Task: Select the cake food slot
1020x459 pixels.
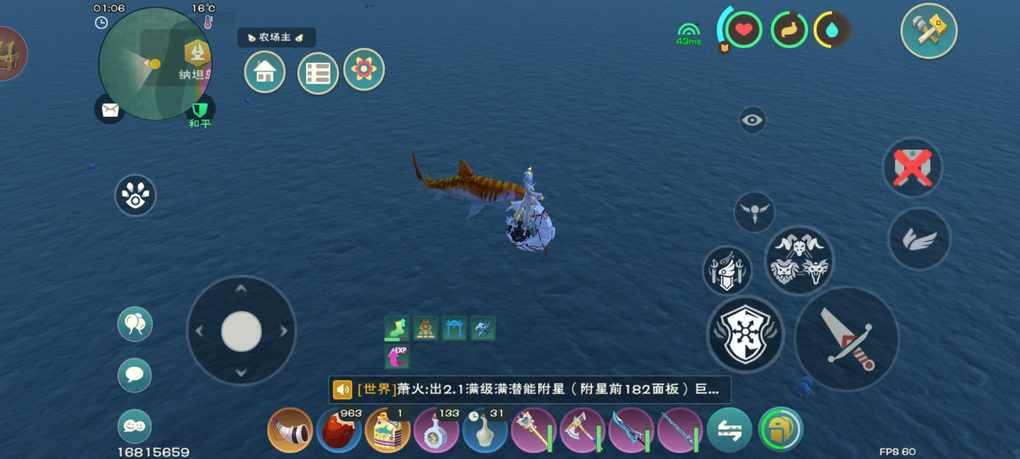Action: pos(388,431)
